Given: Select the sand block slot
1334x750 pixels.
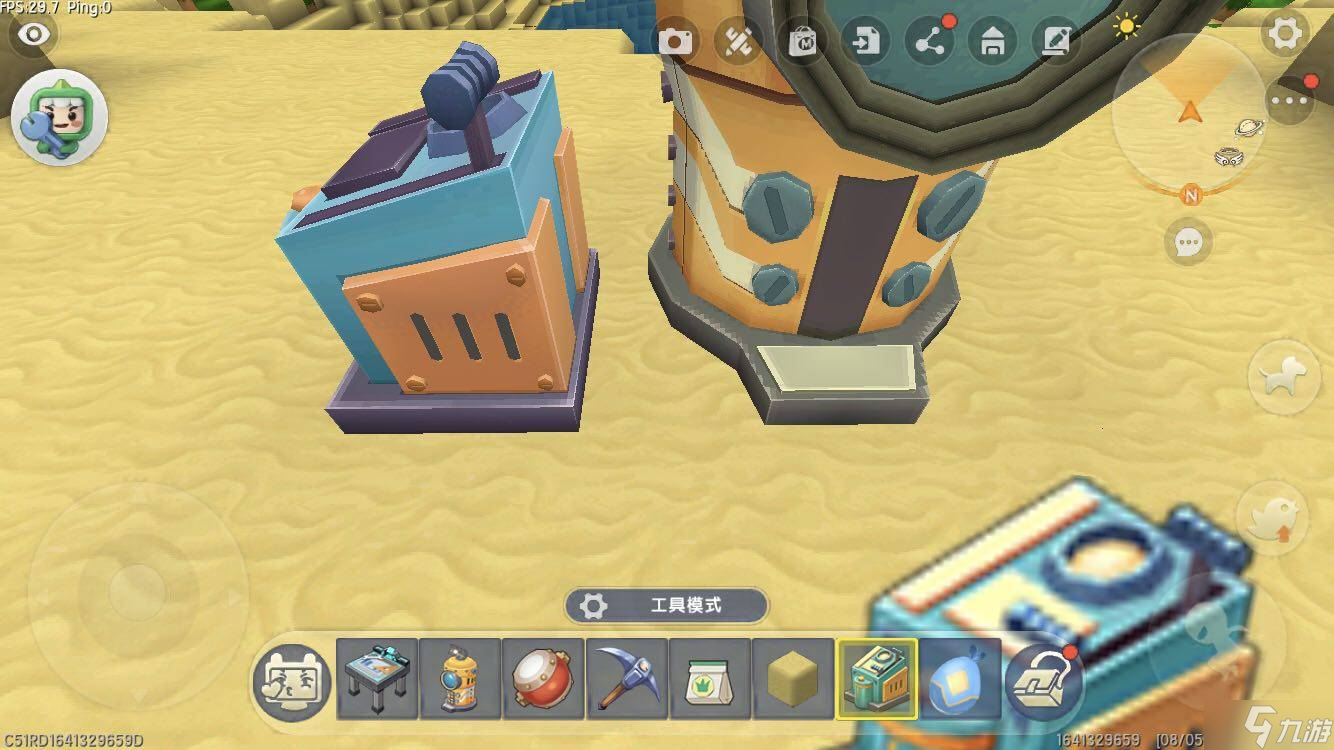Looking at the screenshot, I should 792,680.
